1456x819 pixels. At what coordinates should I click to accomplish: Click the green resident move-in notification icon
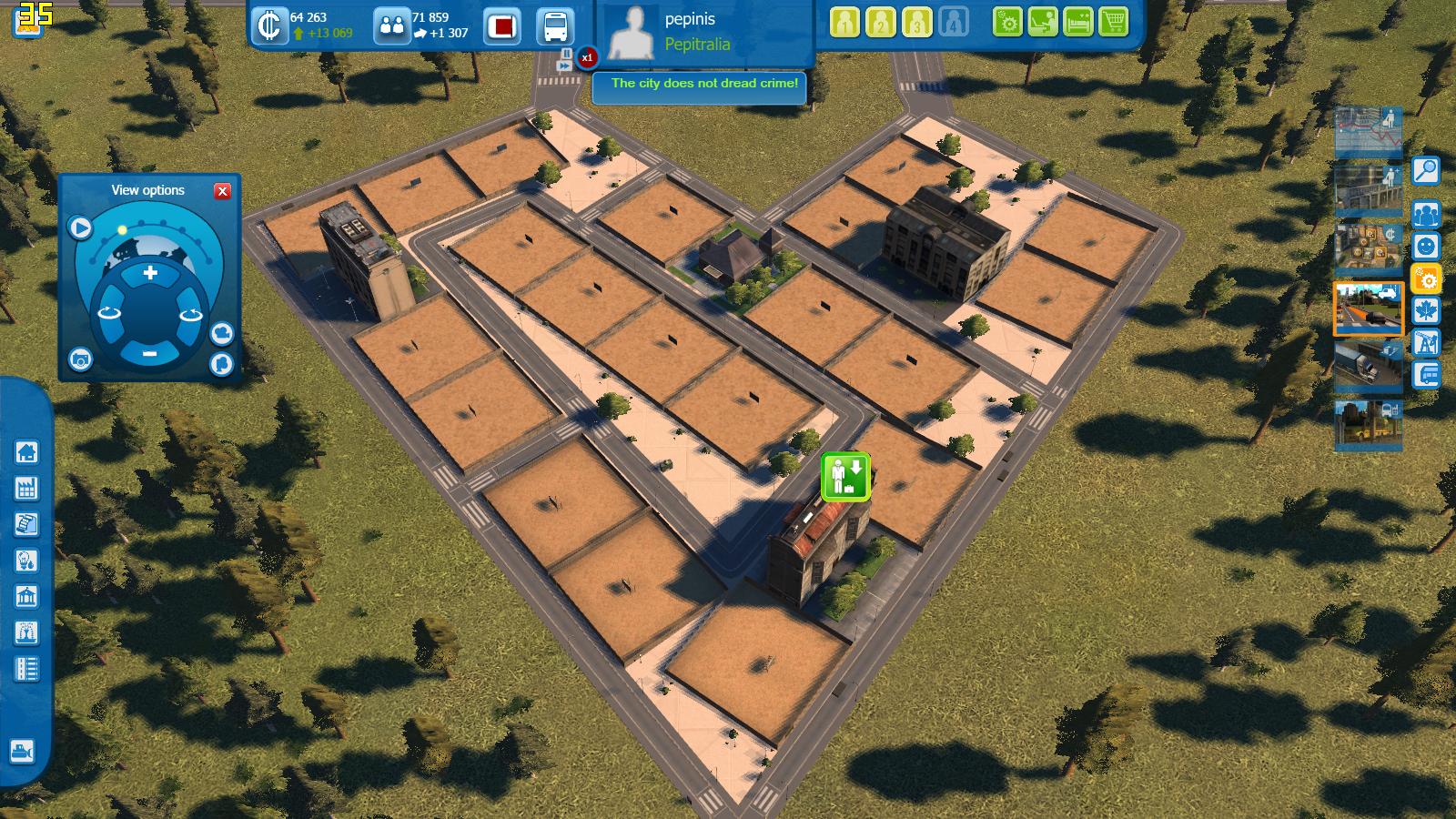click(845, 477)
